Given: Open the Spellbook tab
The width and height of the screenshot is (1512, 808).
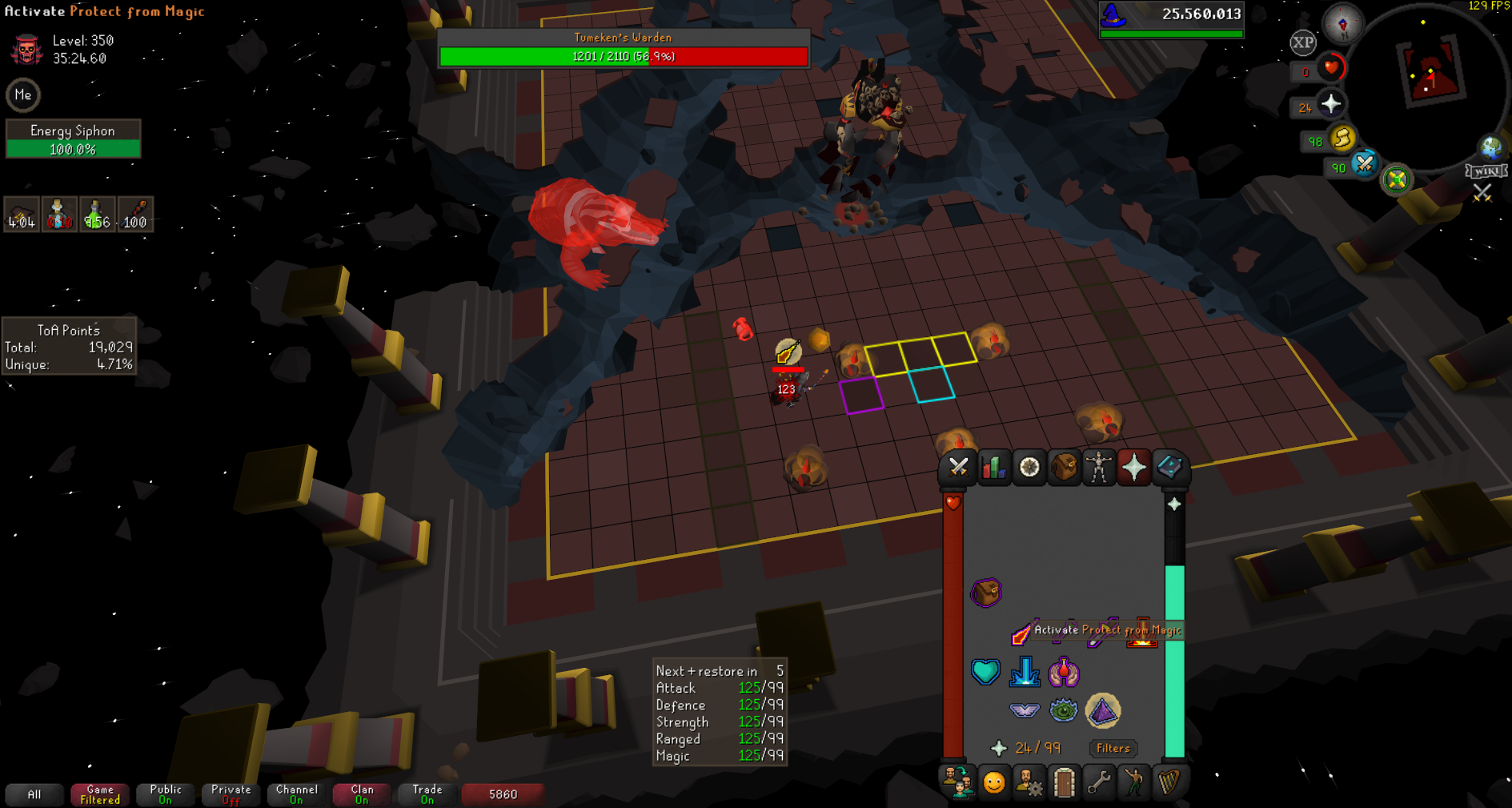Looking at the screenshot, I should click(1169, 467).
